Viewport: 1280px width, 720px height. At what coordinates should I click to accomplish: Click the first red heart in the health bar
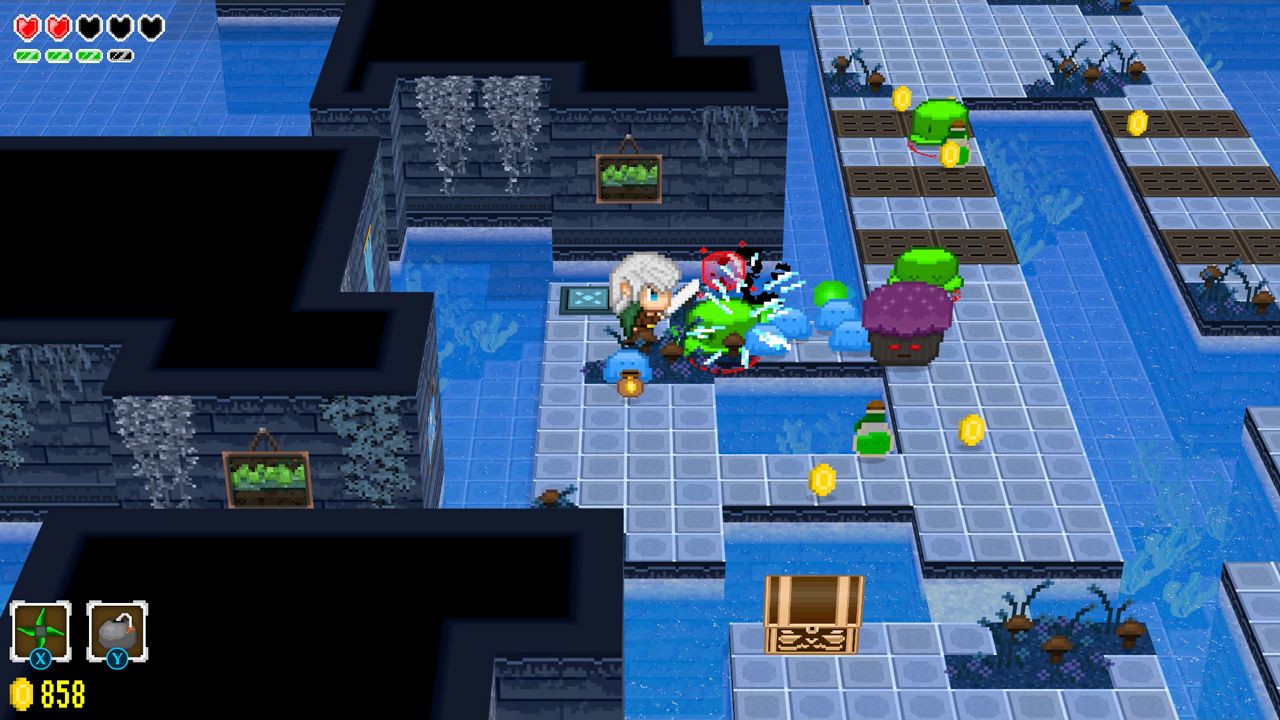click(x=28, y=27)
